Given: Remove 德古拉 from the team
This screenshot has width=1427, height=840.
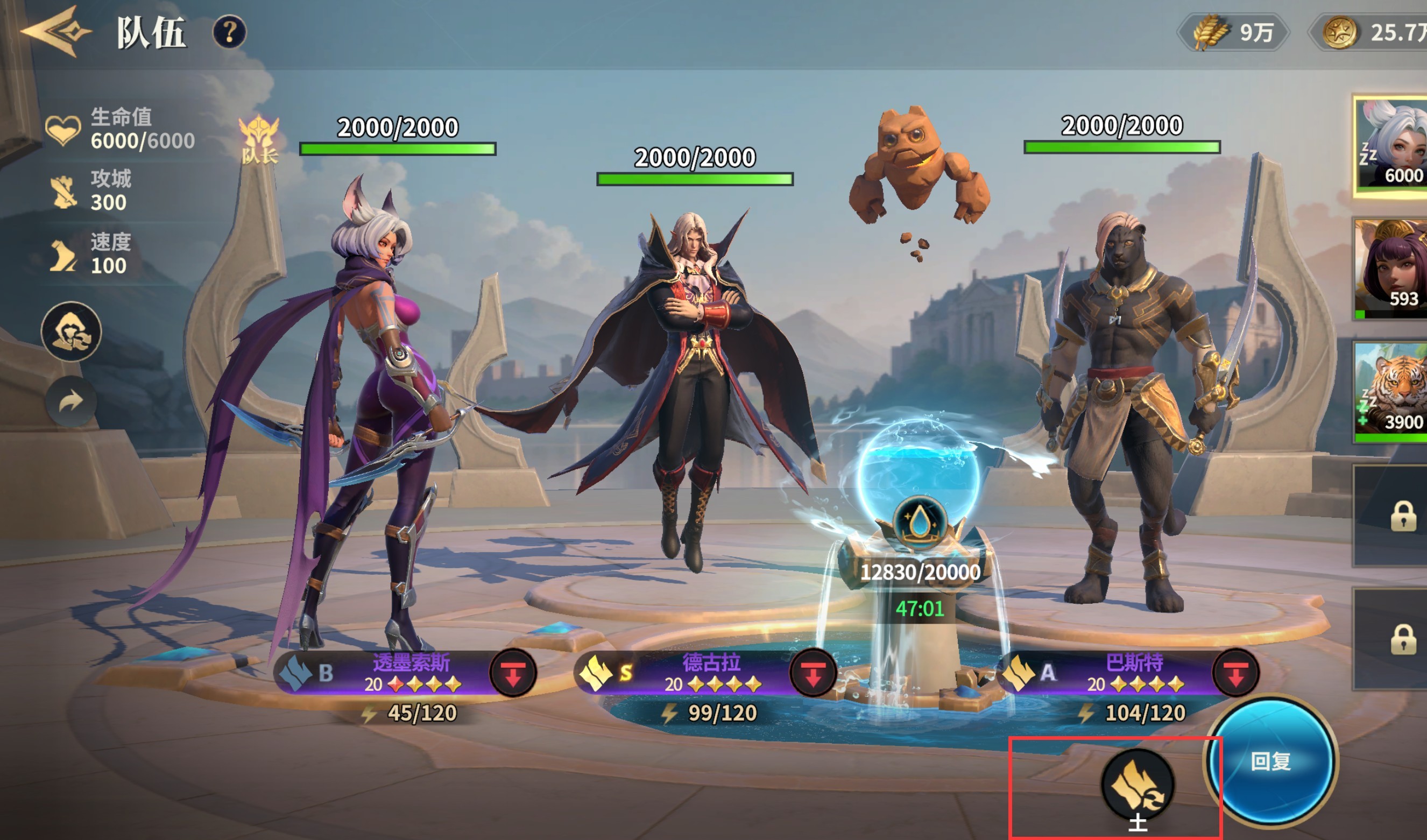Looking at the screenshot, I should pos(813,673).
